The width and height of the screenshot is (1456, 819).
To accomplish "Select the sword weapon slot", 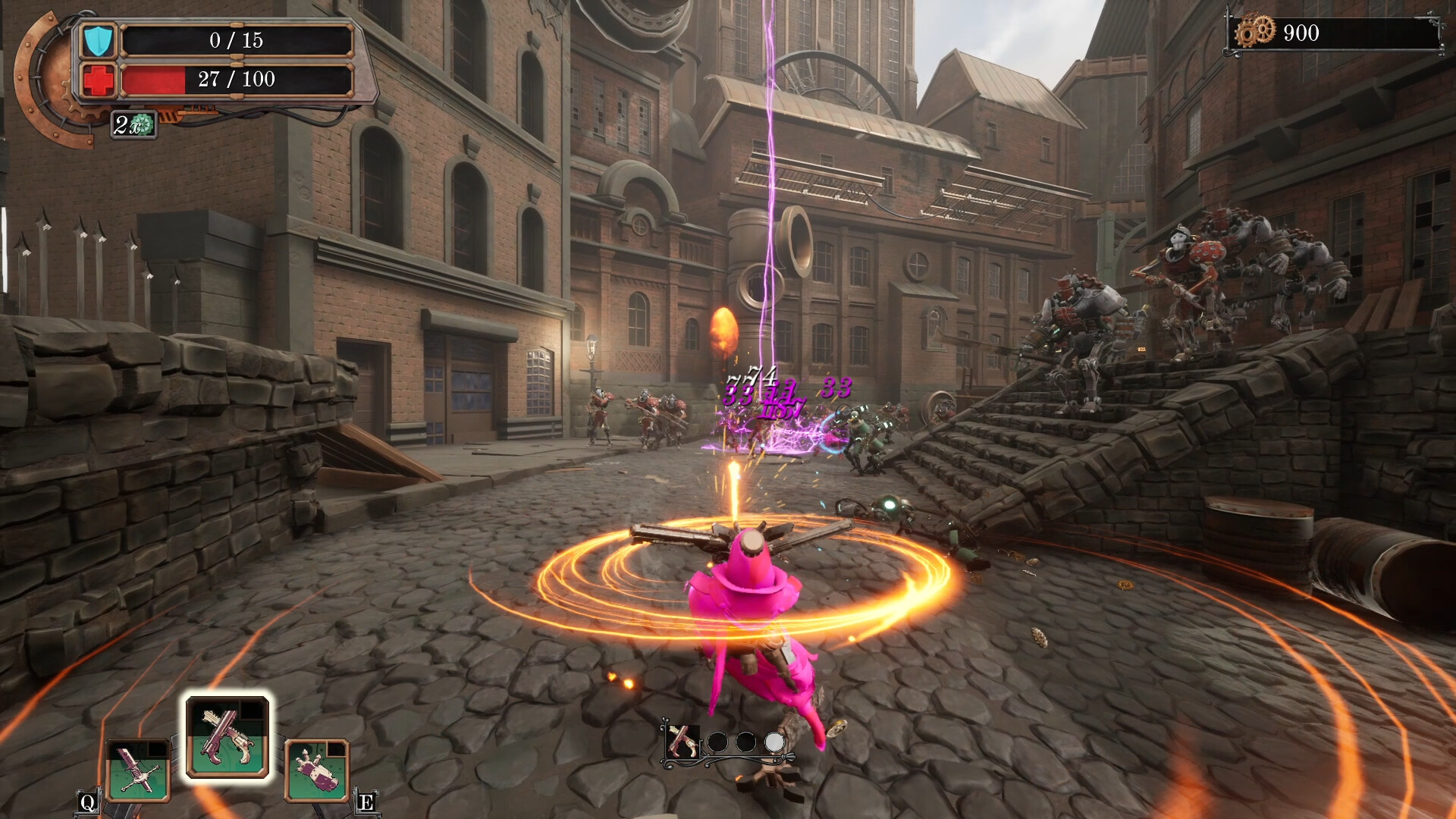I will pos(138,770).
